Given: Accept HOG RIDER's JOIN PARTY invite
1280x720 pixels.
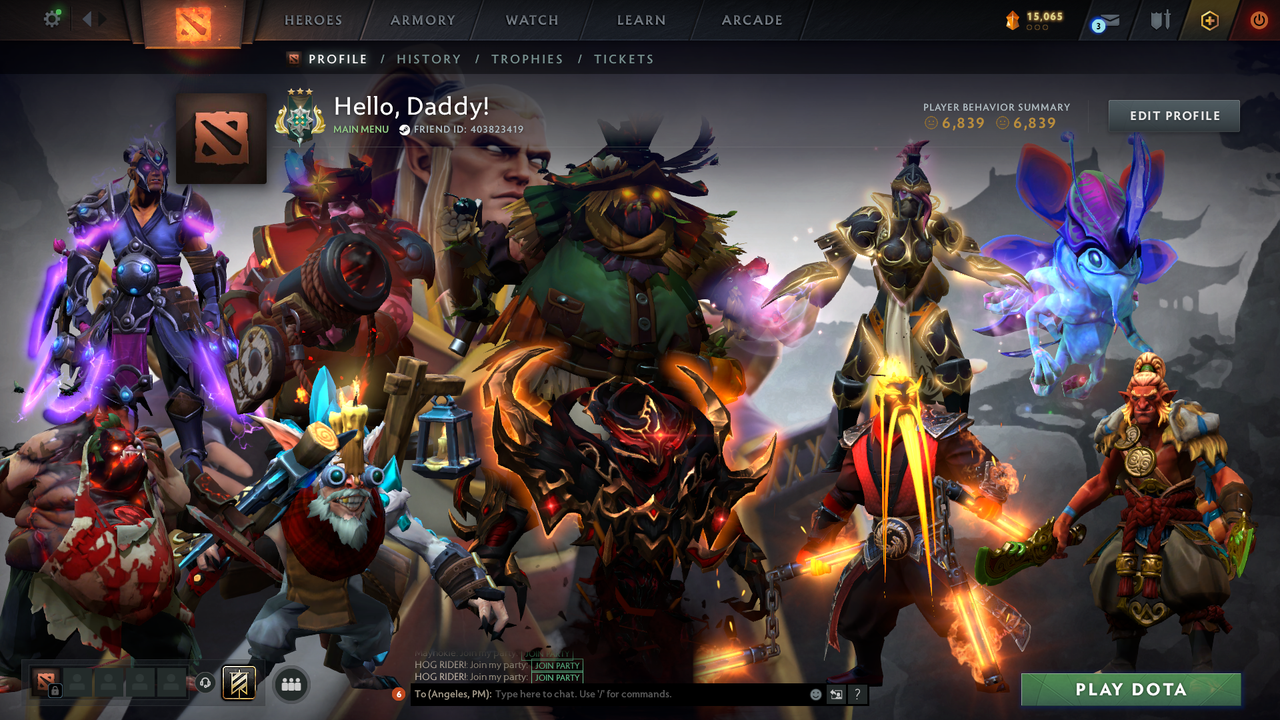Looking at the screenshot, I should 556,665.
